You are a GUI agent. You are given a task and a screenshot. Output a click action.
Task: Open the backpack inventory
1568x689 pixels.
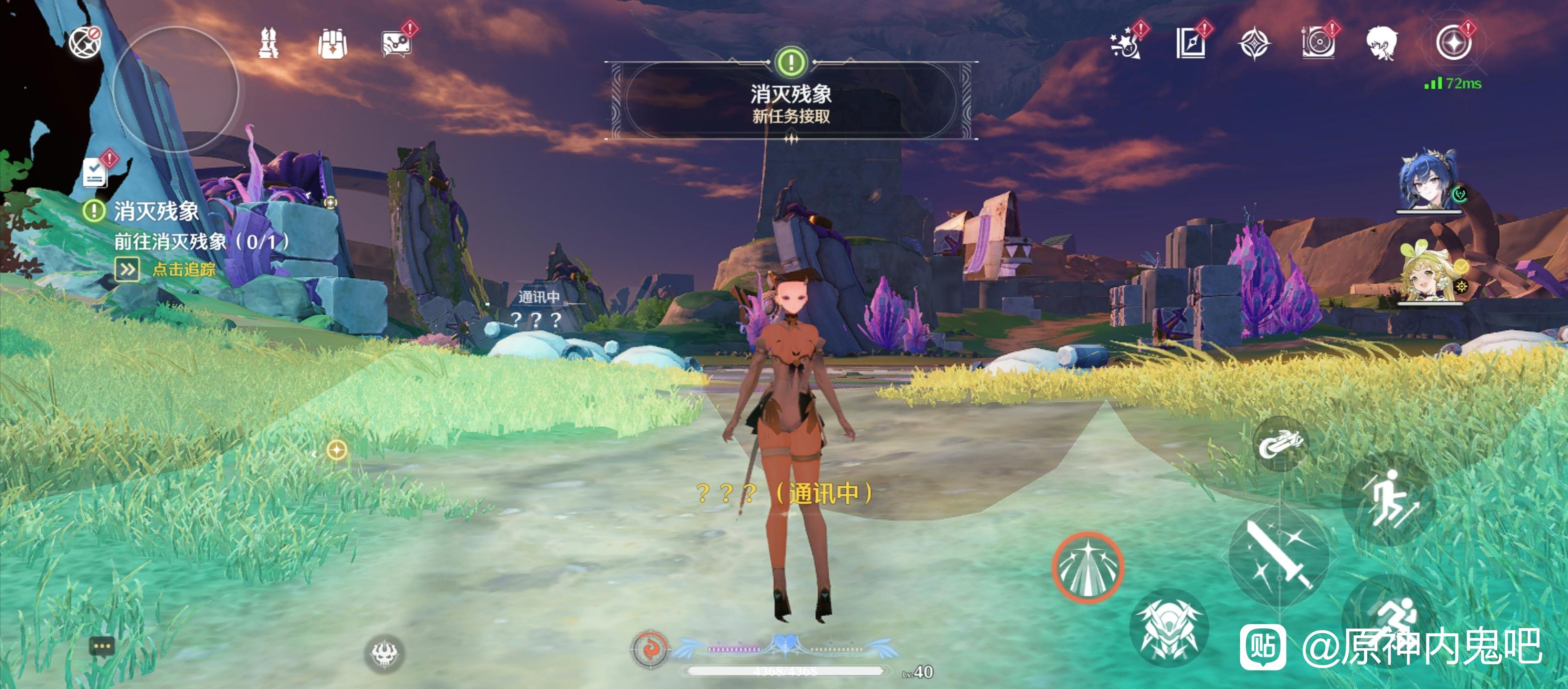[332, 44]
